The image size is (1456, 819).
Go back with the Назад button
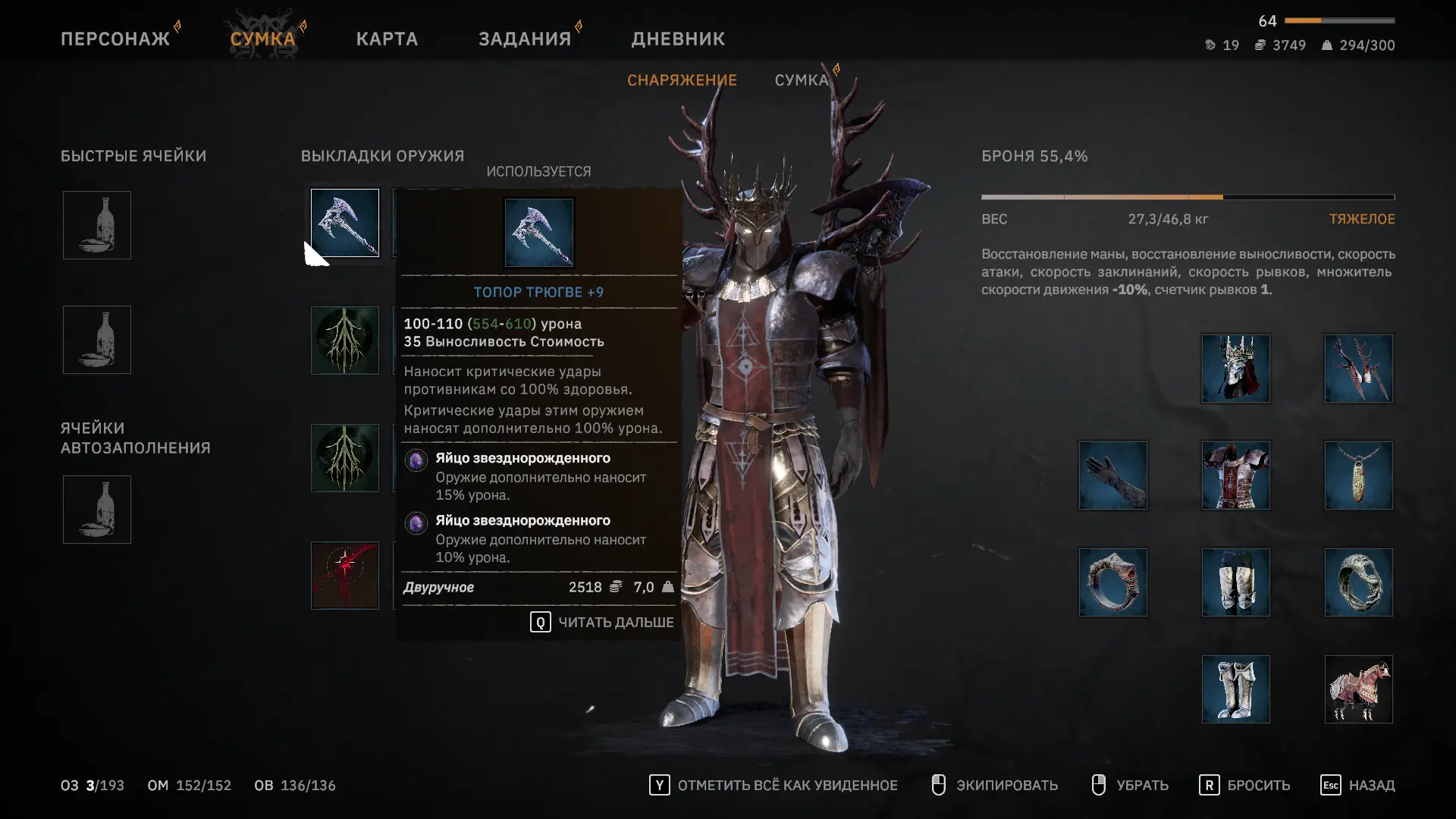tap(1357, 786)
